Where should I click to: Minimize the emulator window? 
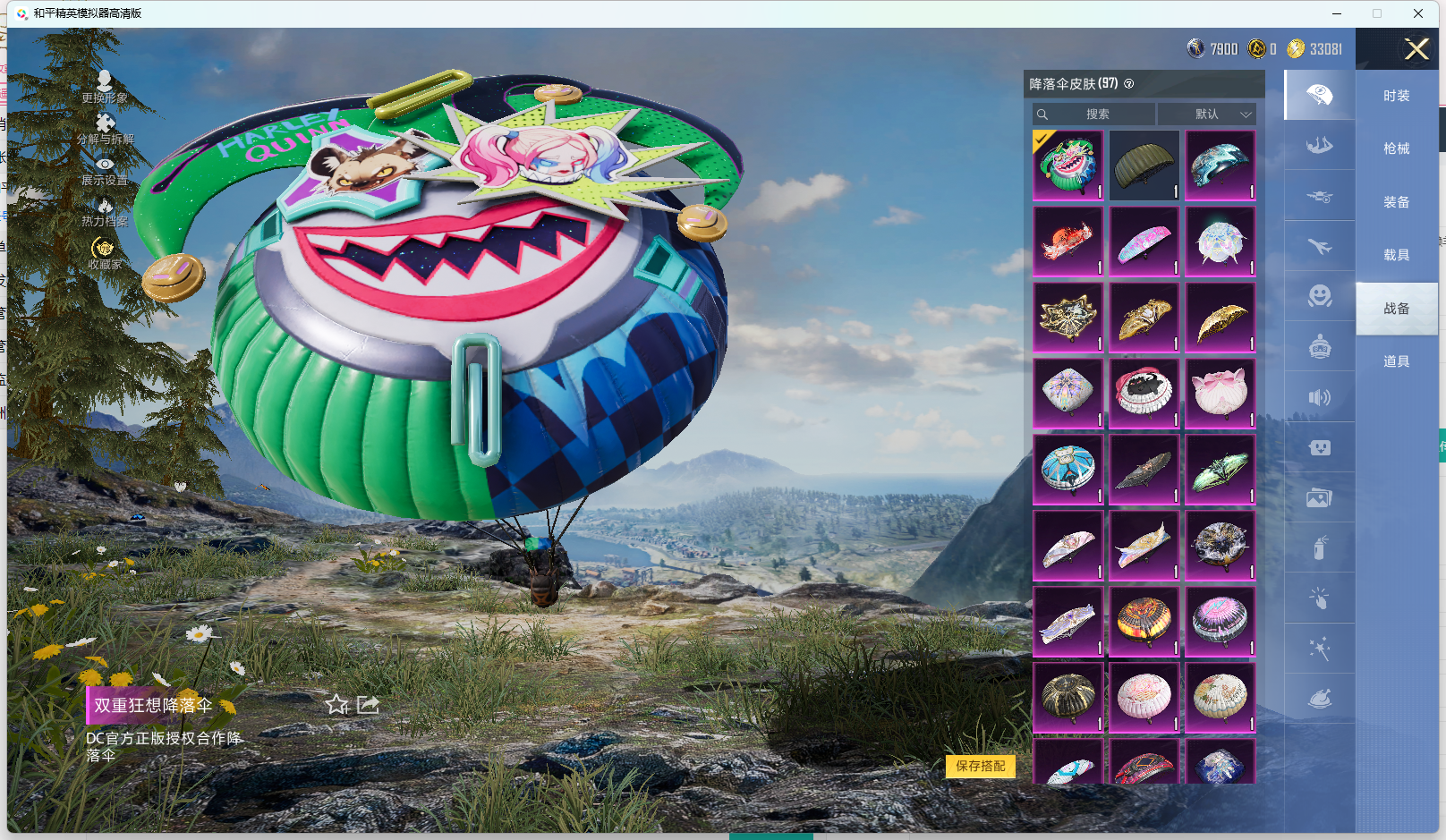(1337, 13)
